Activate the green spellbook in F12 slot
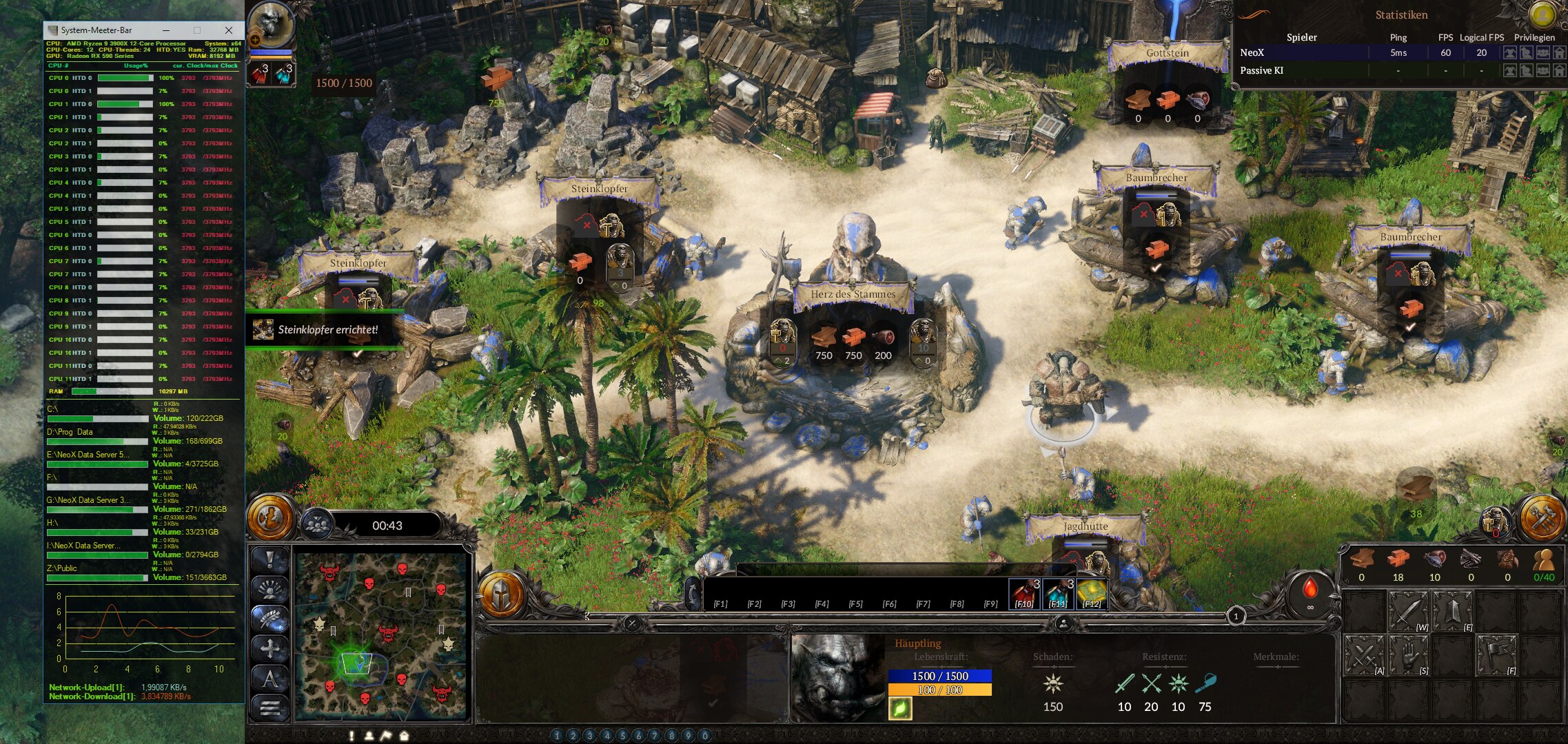Image resolution: width=1568 pixels, height=744 pixels. click(1091, 594)
